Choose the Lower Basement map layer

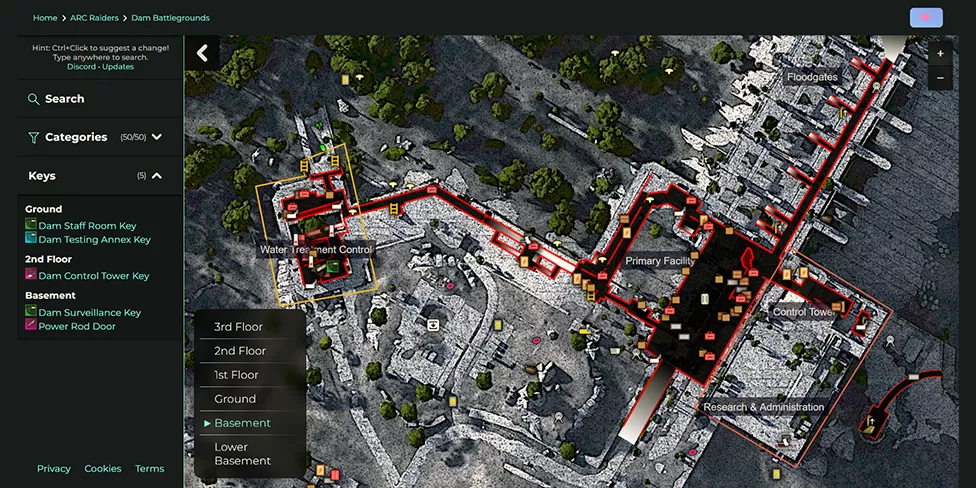tap(242, 454)
